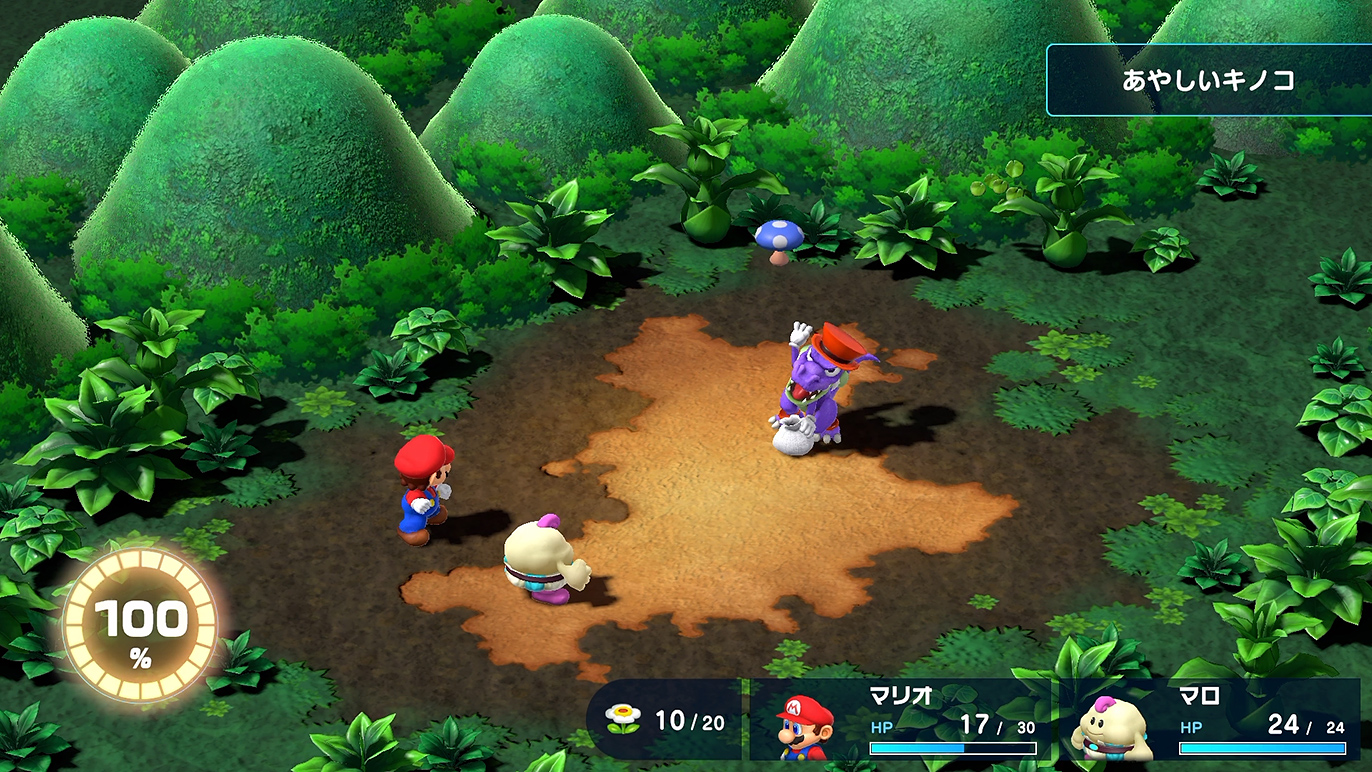Click the 100% action gauge
This screenshot has height=772, width=1372.
(140, 627)
